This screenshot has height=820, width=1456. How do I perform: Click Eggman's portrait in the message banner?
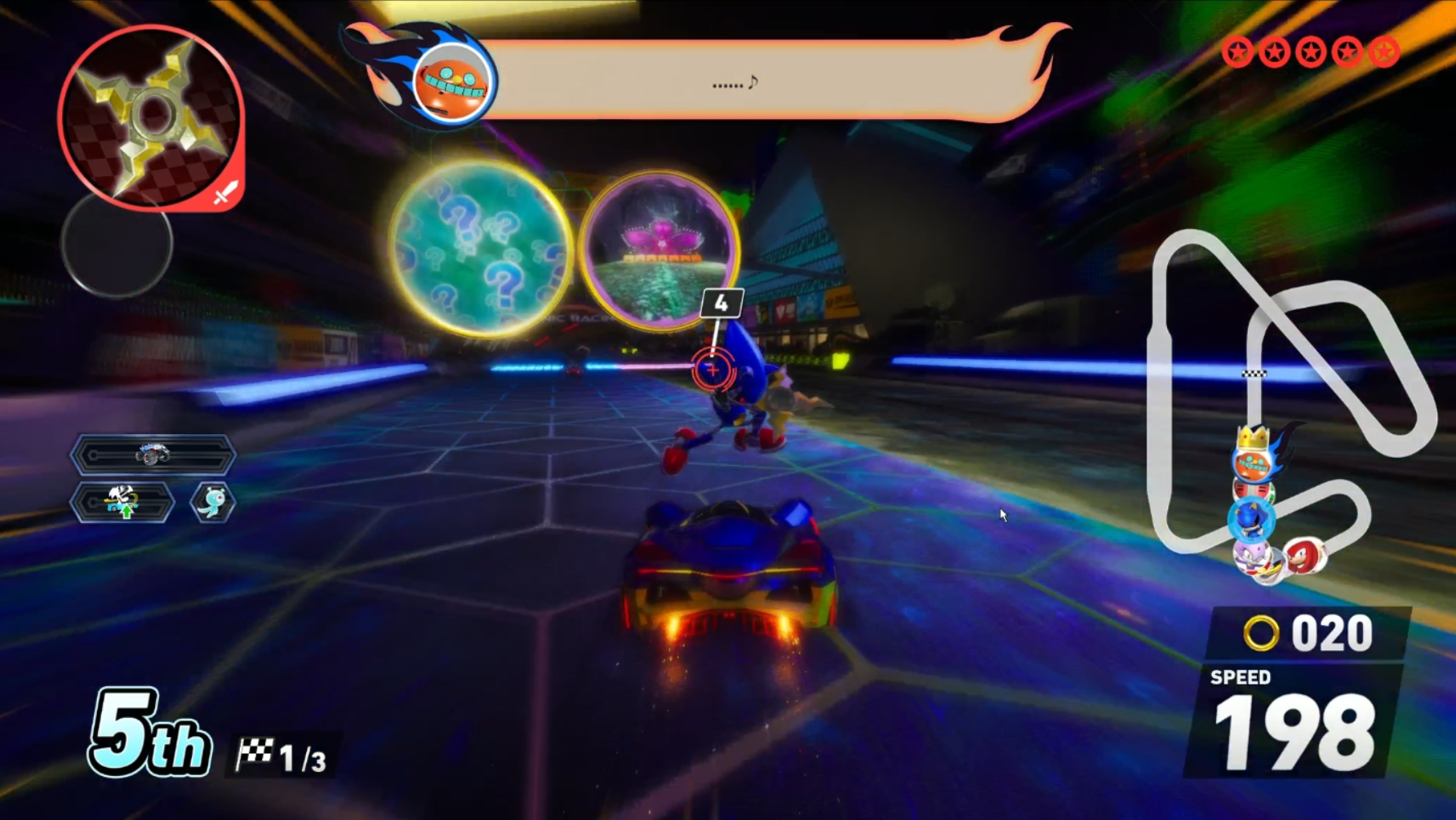pyautogui.click(x=451, y=81)
